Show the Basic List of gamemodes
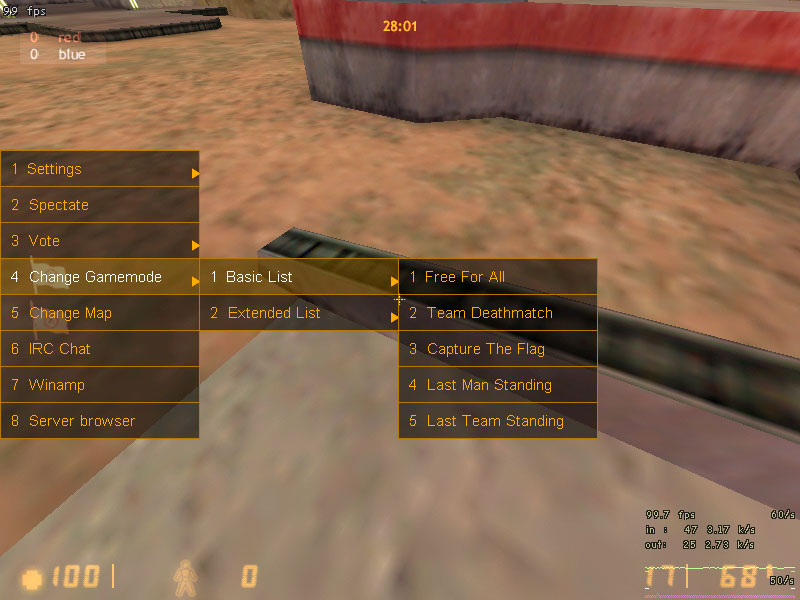The width and height of the screenshot is (800, 600). [298, 277]
